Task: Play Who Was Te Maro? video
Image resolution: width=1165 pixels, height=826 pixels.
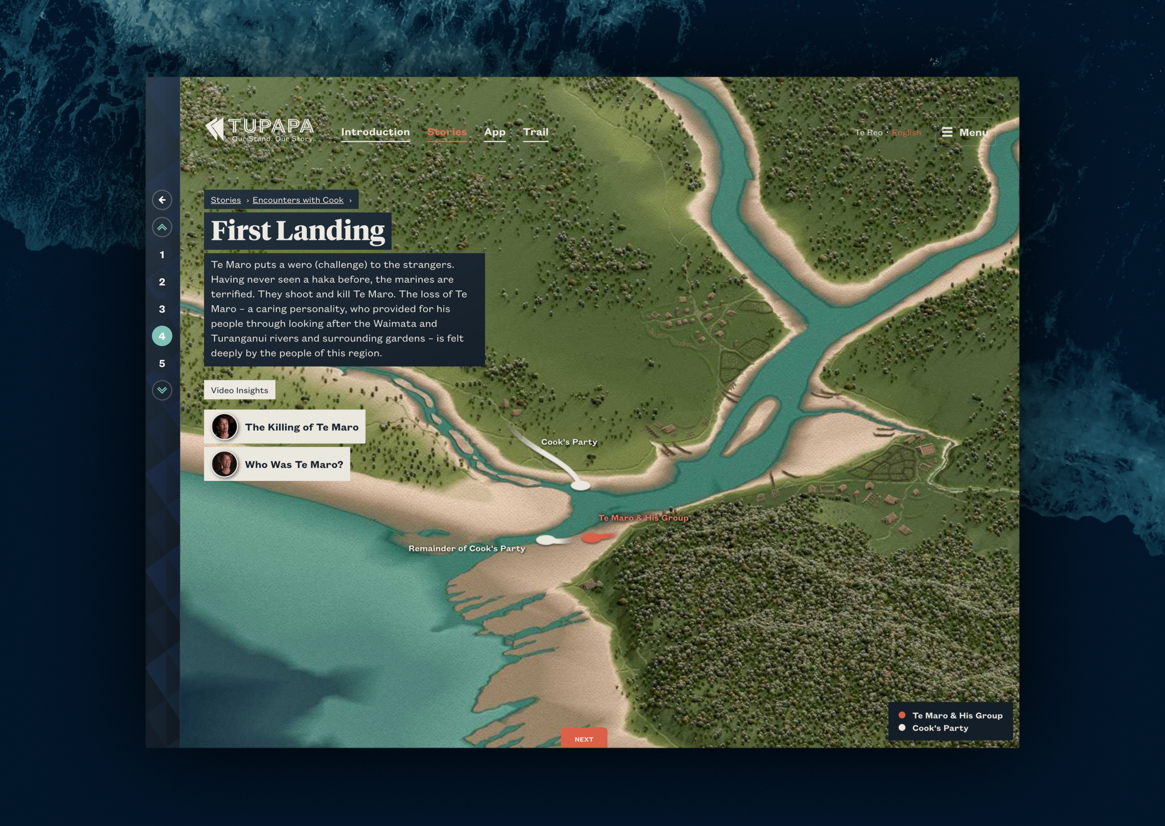Action: (x=277, y=464)
